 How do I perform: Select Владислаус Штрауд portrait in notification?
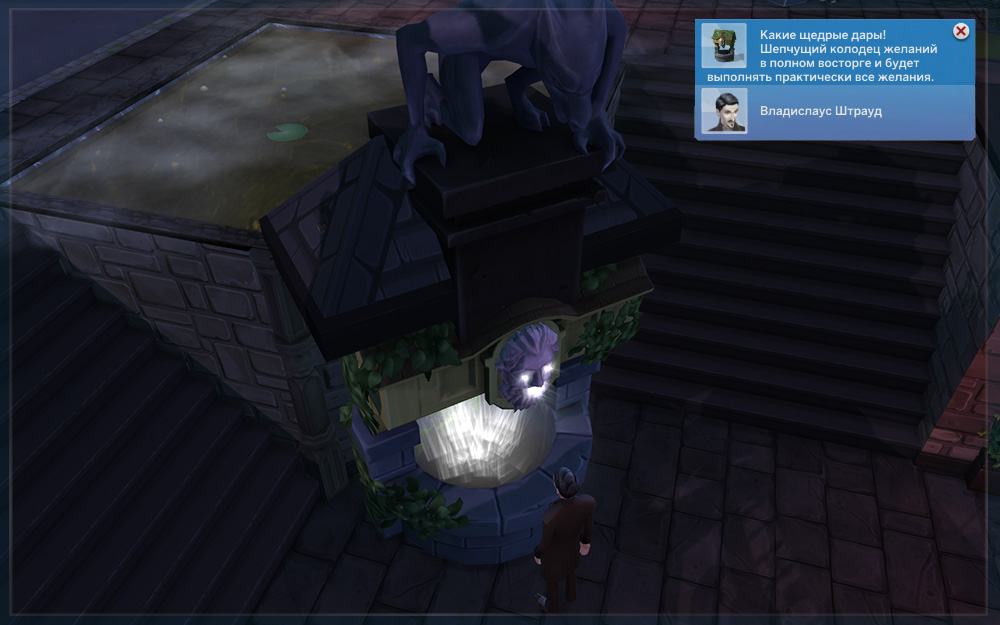(x=723, y=111)
